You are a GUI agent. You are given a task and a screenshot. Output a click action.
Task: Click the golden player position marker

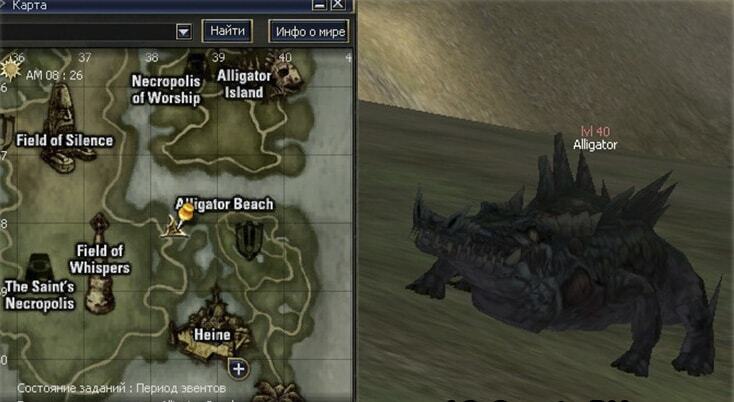pos(186,212)
